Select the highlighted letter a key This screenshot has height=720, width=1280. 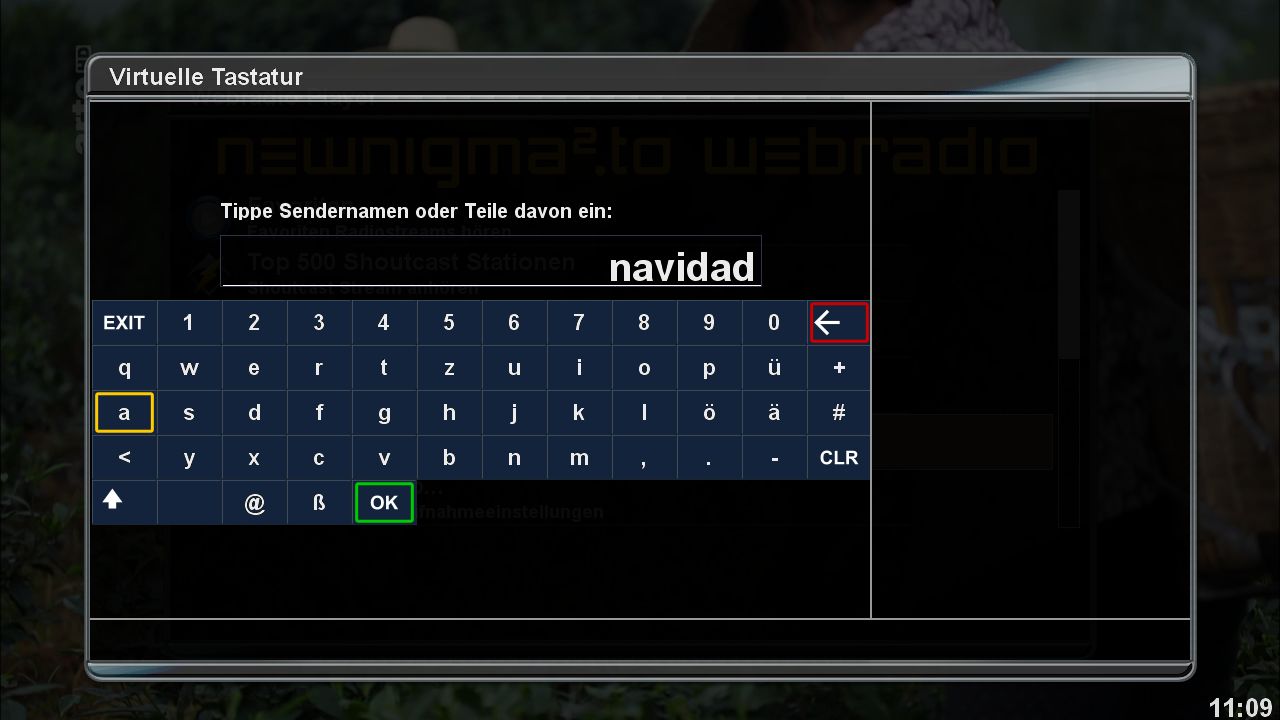(x=124, y=412)
